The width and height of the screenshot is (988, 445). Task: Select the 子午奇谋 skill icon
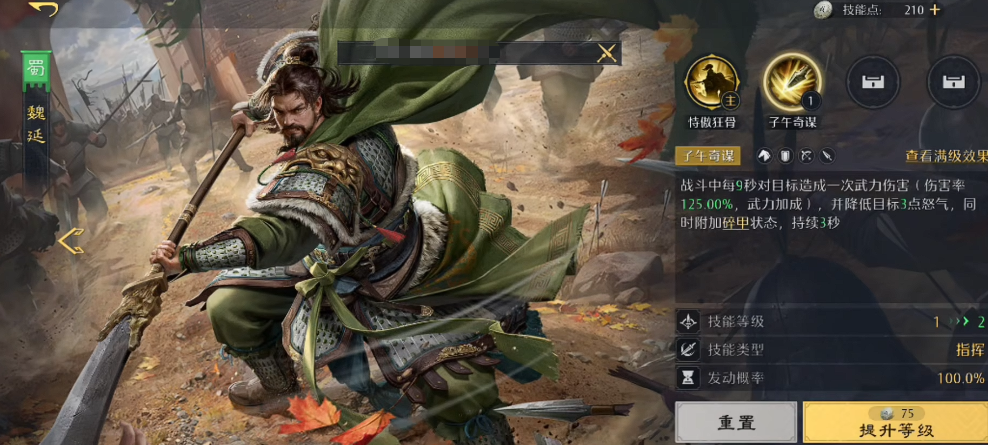792,83
